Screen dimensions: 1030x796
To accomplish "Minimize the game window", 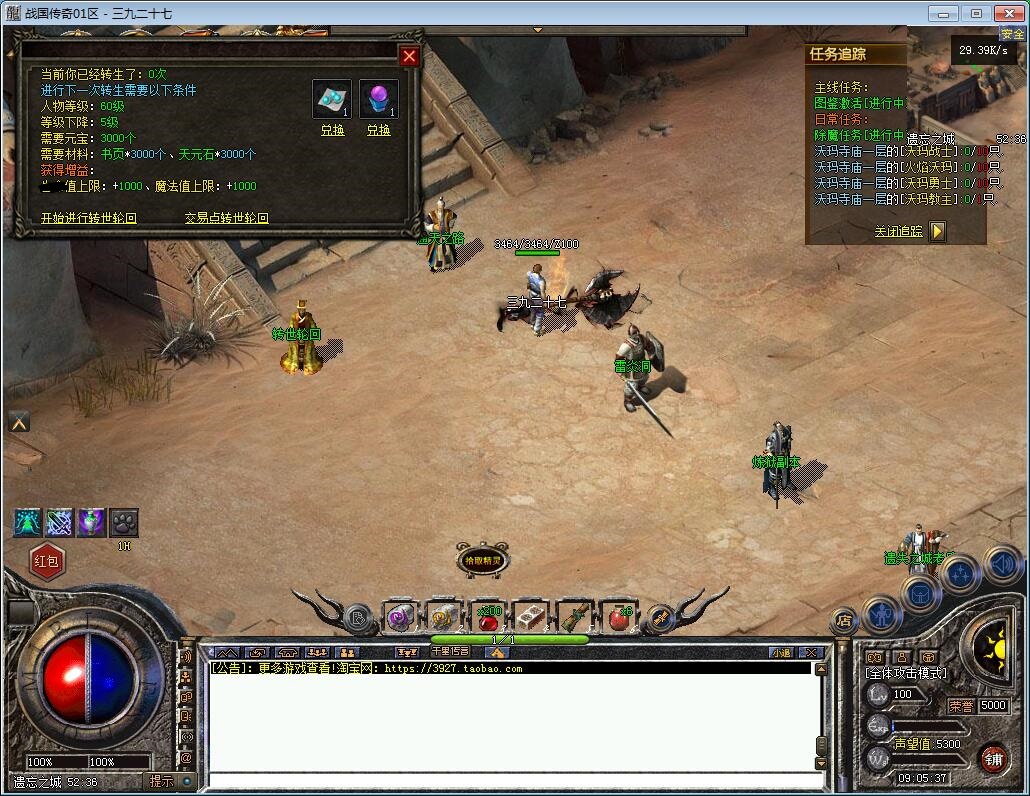I will coord(942,13).
